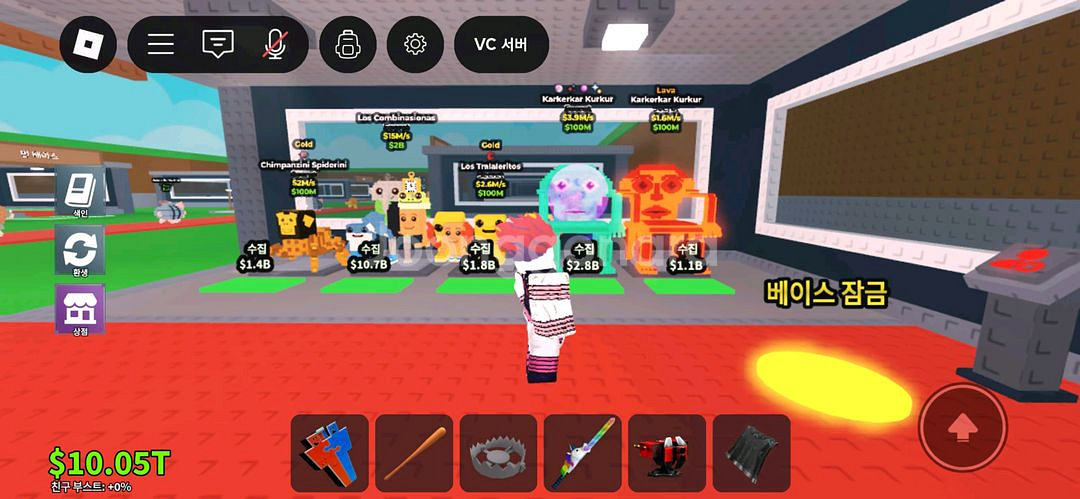This screenshot has height=499, width=1080.
Task: Open the 상점 shop
Action: 79,309
